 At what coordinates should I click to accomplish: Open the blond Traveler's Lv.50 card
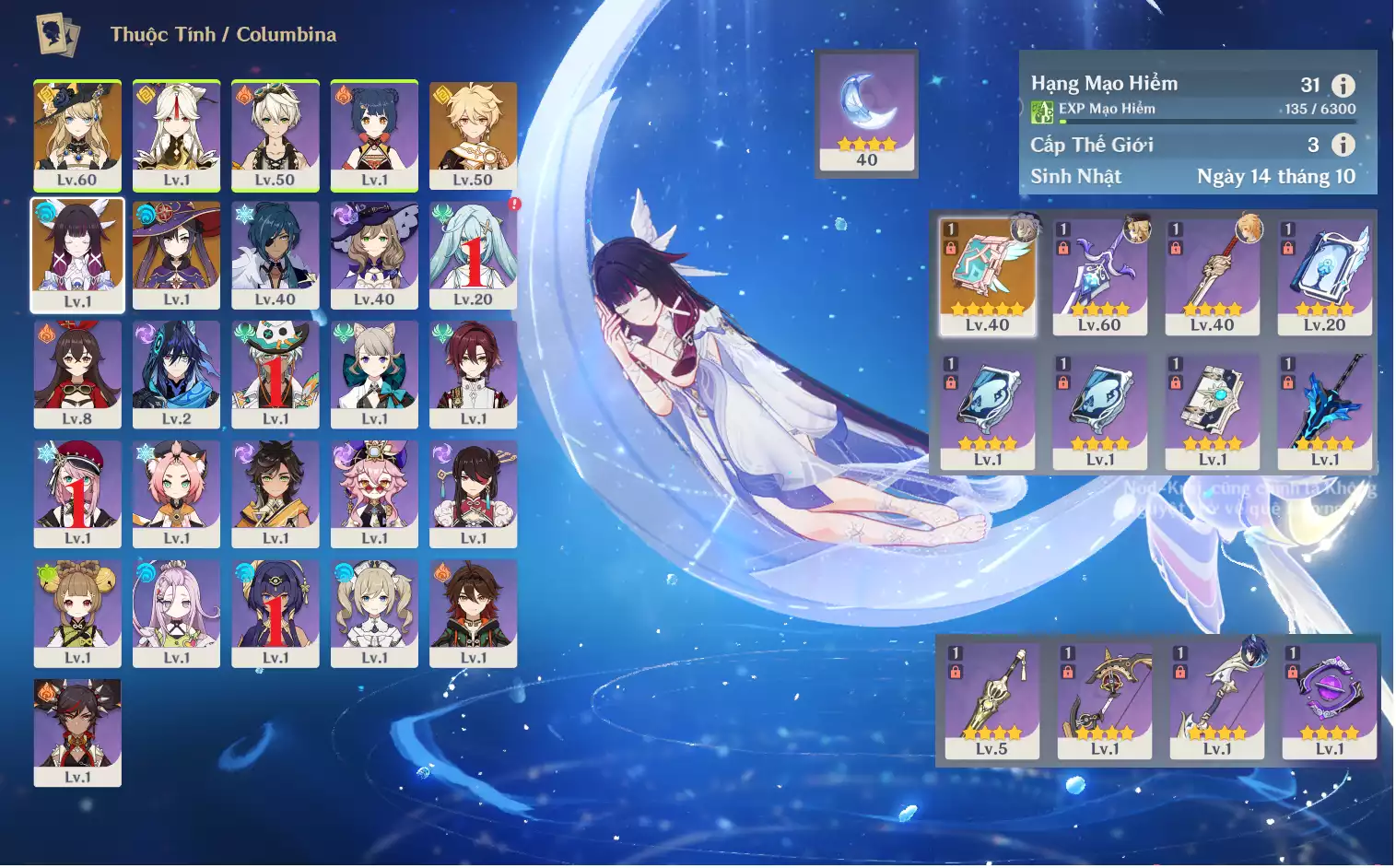[x=473, y=135]
